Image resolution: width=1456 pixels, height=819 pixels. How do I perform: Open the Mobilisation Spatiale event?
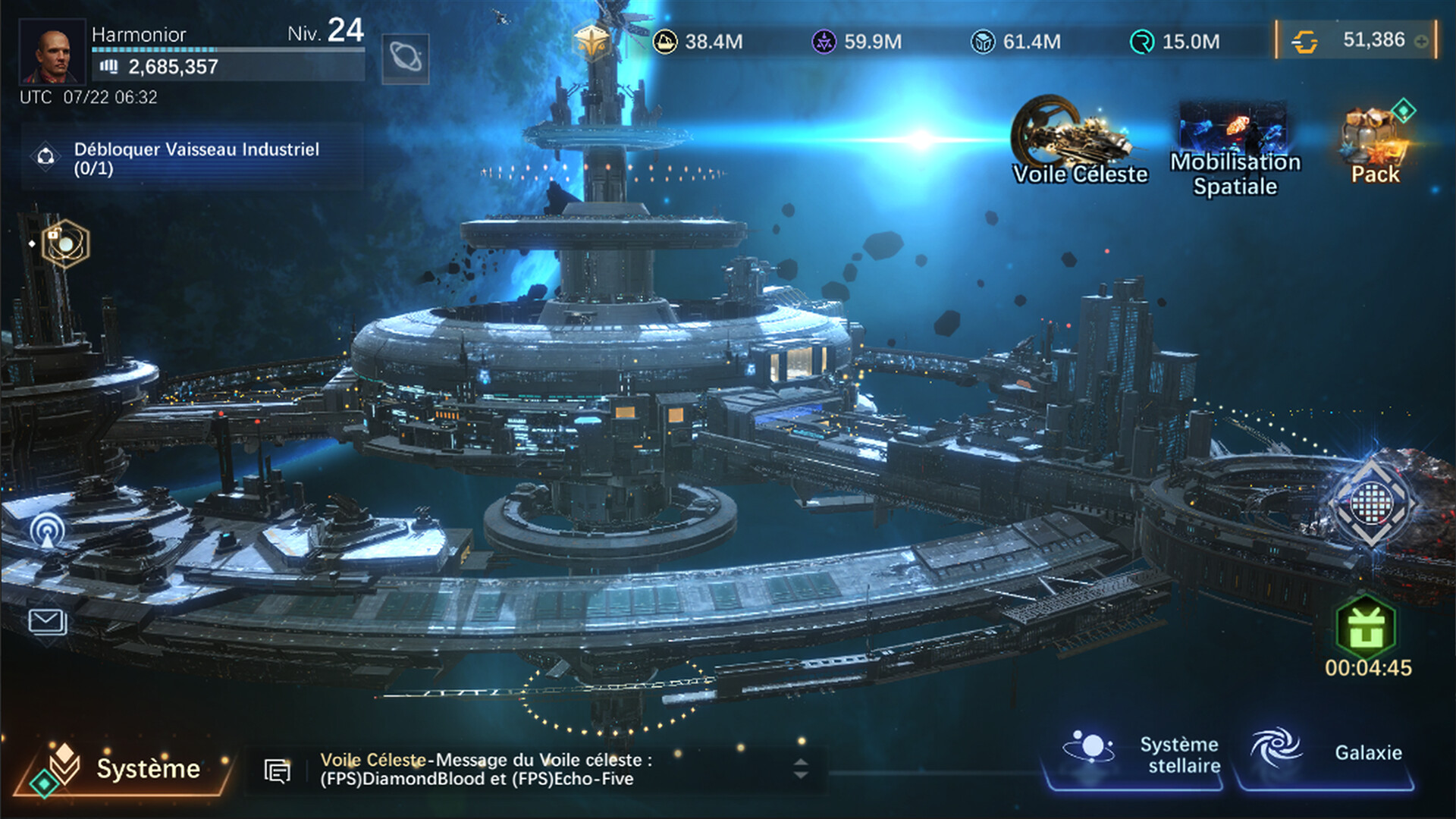pyautogui.click(x=1235, y=150)
